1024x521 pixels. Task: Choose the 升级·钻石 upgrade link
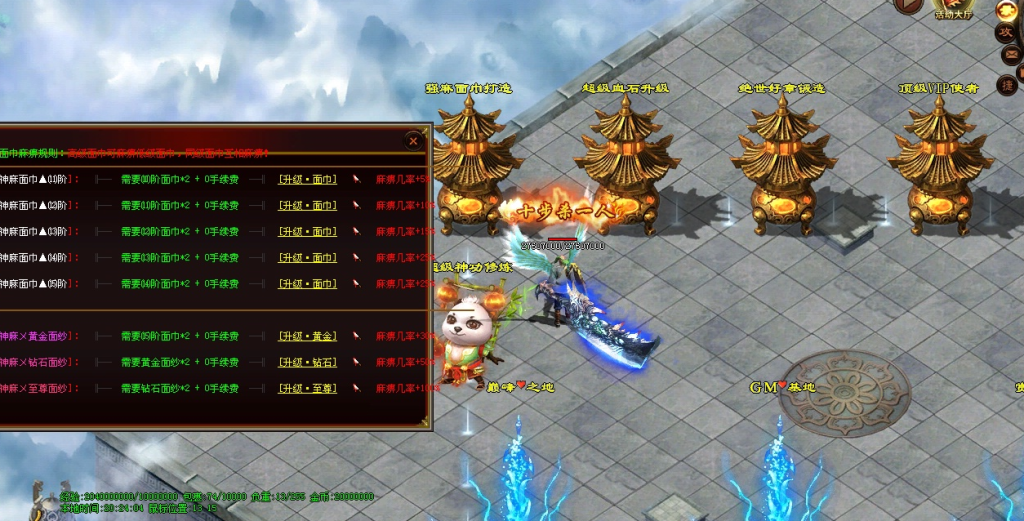[x=307, y=362]
